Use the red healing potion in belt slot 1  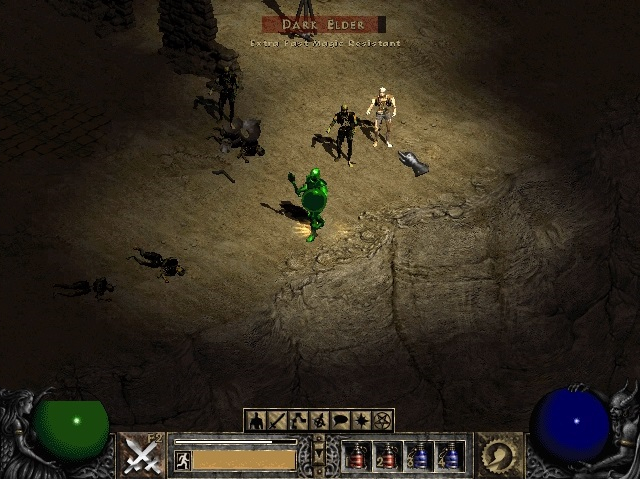tap(357, 456)
